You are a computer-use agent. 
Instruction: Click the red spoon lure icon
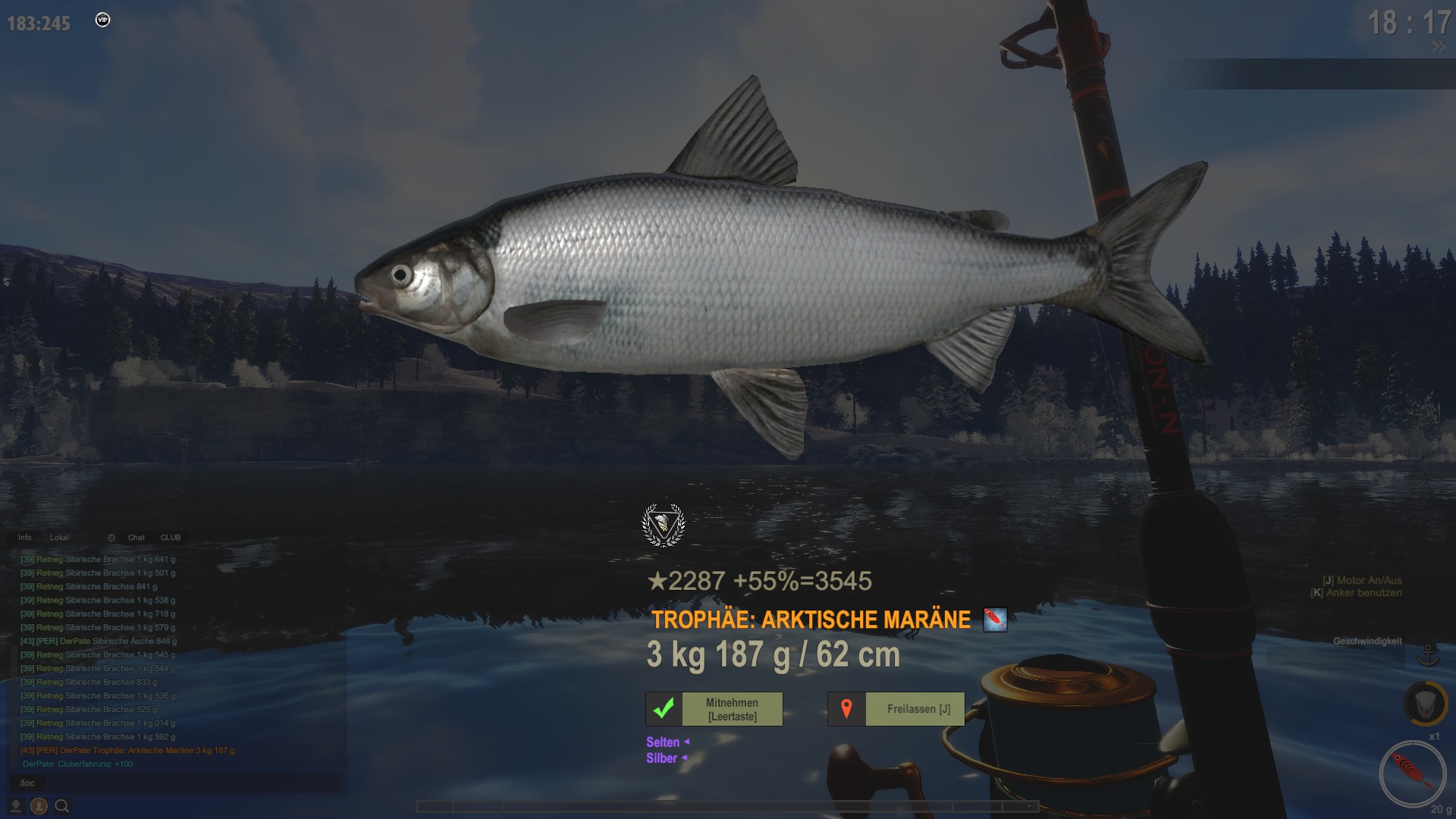point(1412,773)
